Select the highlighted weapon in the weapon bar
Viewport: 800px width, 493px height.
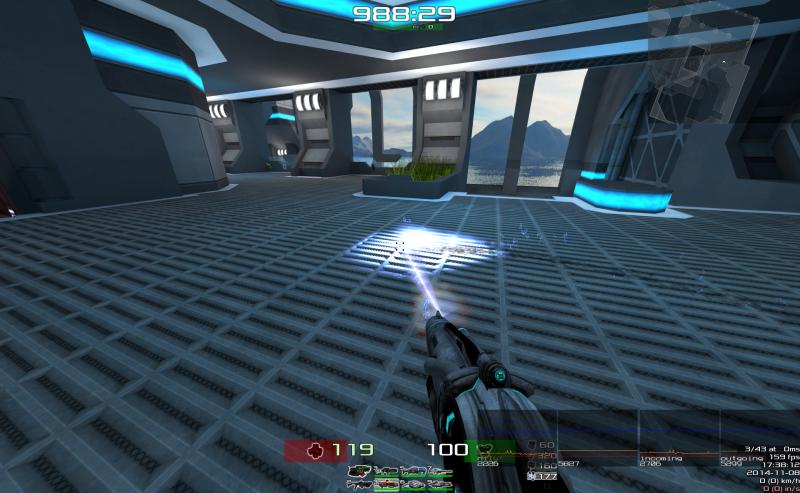386,484
